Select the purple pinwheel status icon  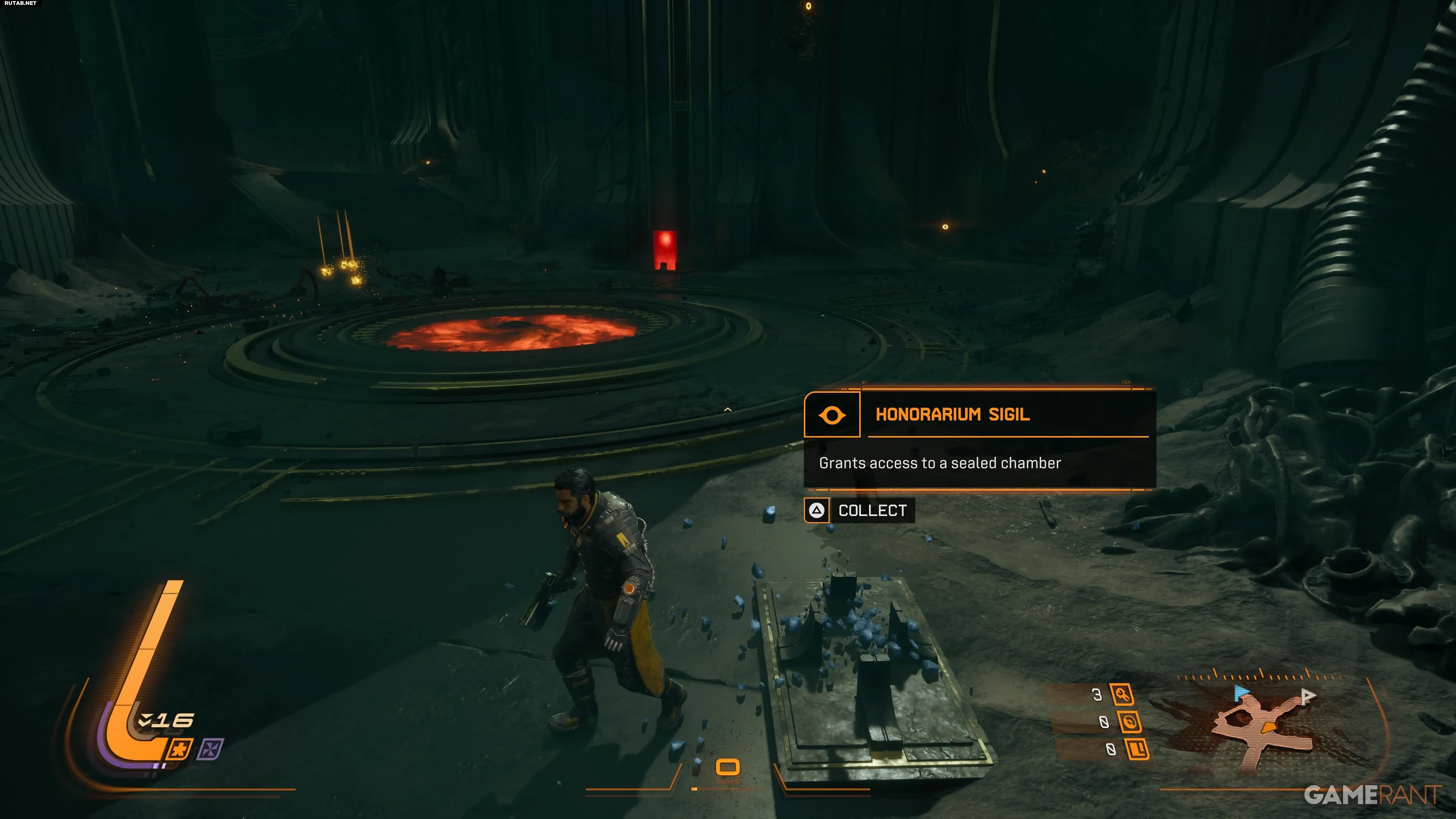pos(210,750)
